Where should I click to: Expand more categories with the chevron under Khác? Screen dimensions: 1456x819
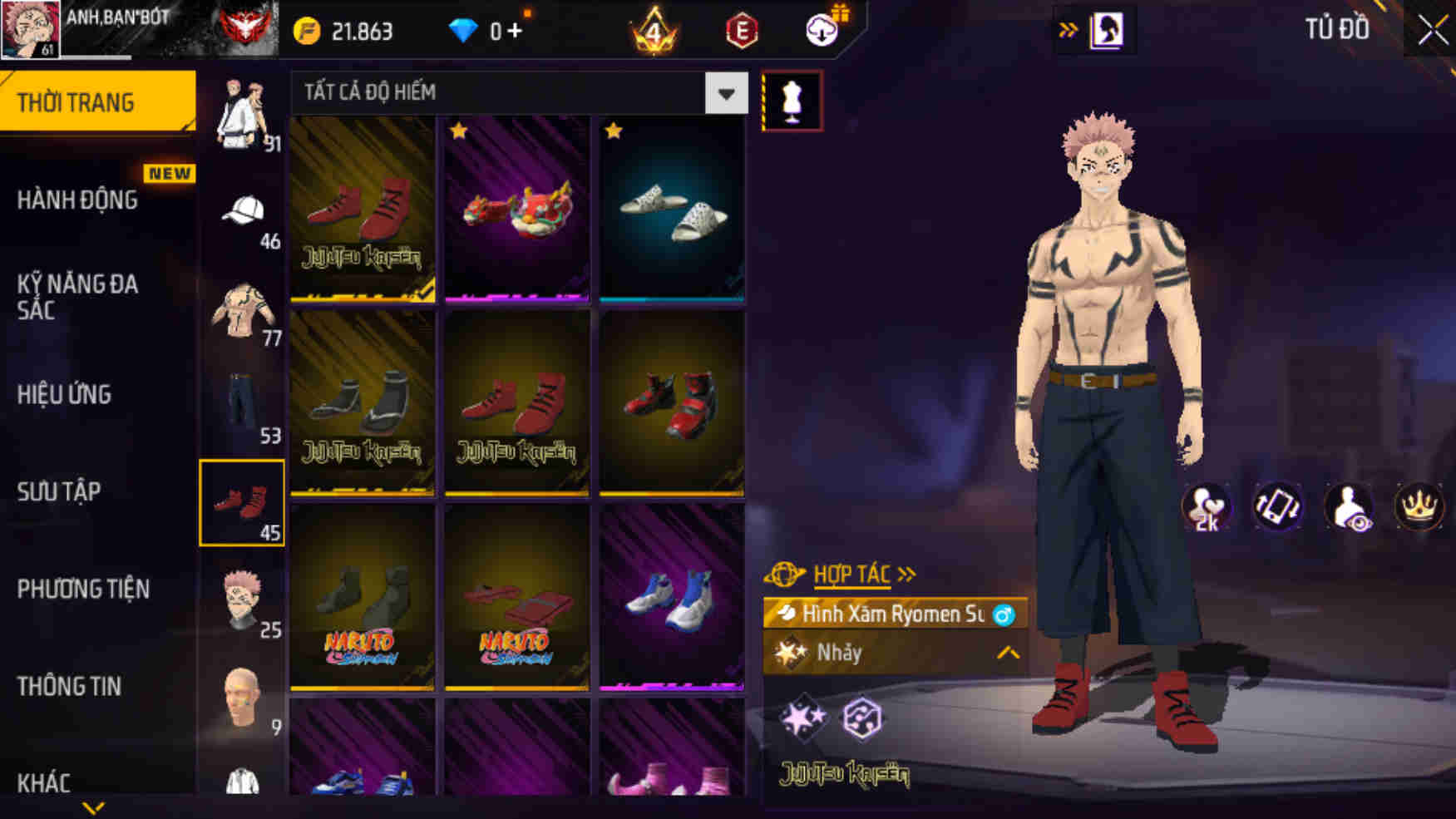(x=93, y=805)
